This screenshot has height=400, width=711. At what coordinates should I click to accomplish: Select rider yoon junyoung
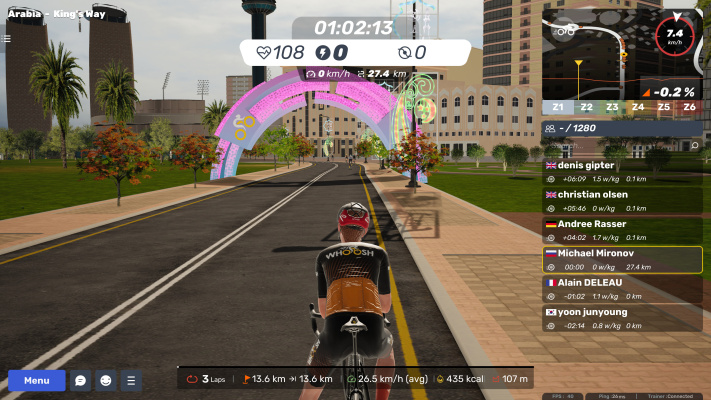pyautogui.click(x=621, y=318)
